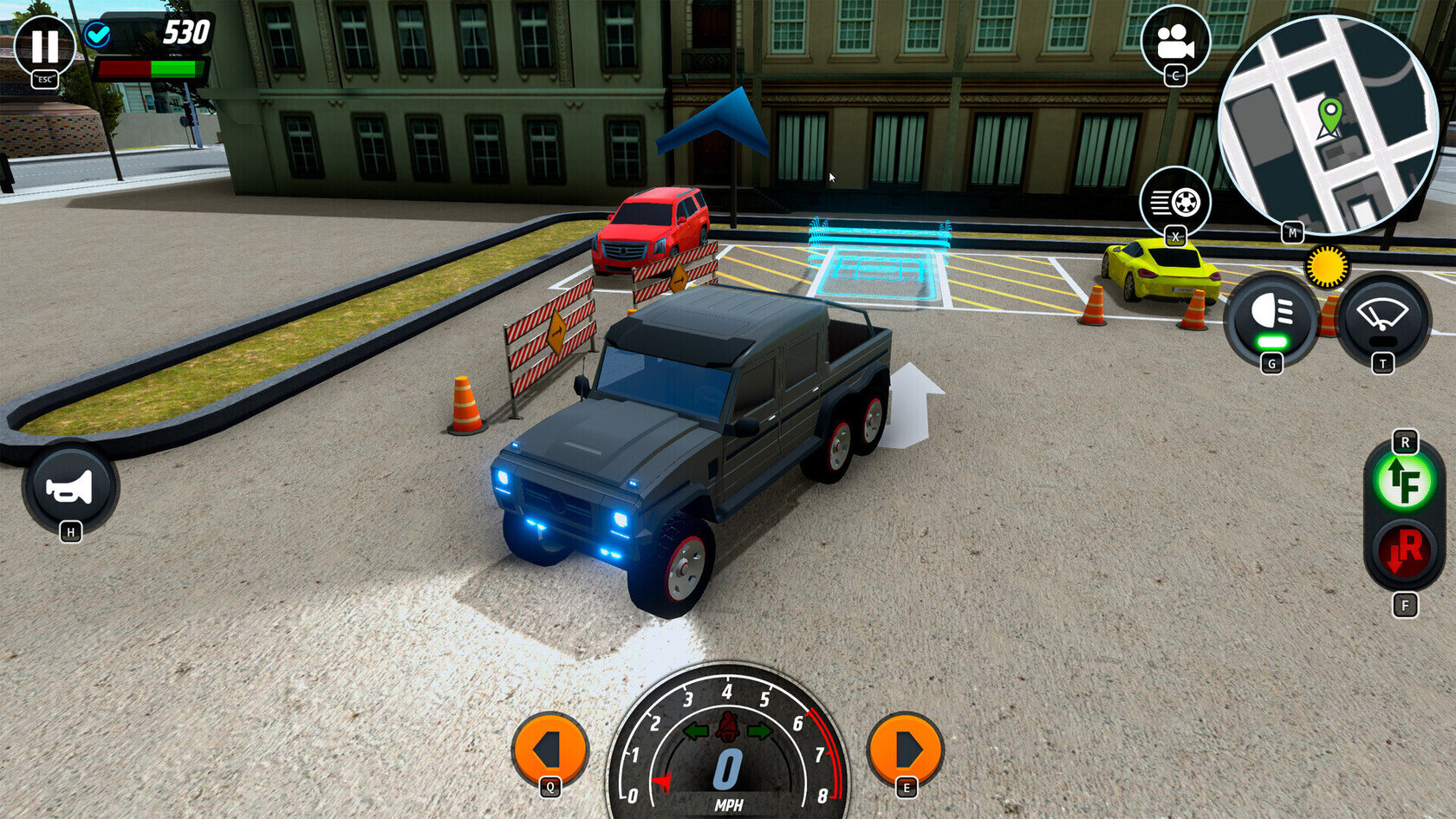Turn on the right turn signal
The image size is (1456, 819).
[x=906, y=749]
